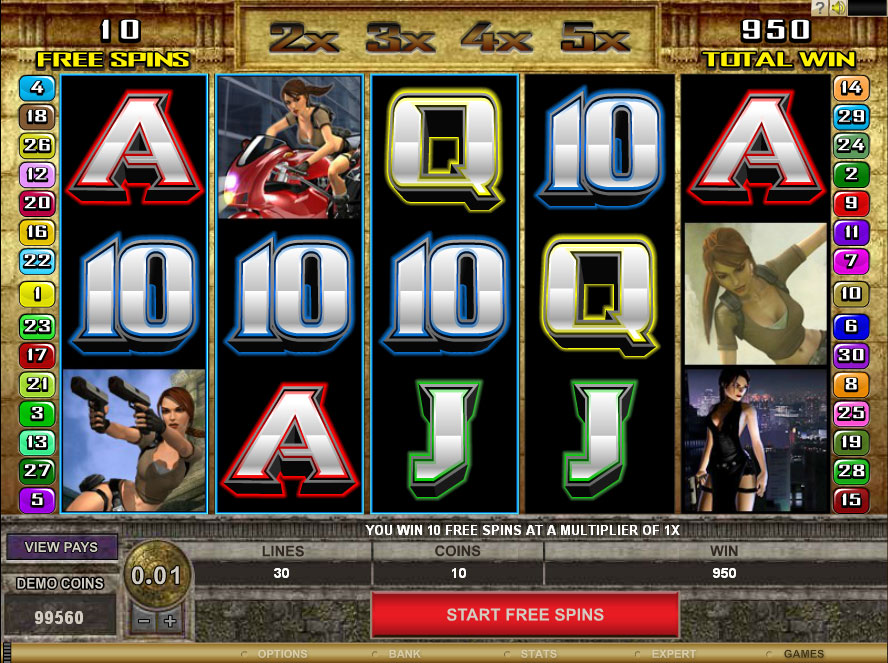Click the 0.01 gold coin
This screenshot has width=888, height=663.
[x=155, y=576]
